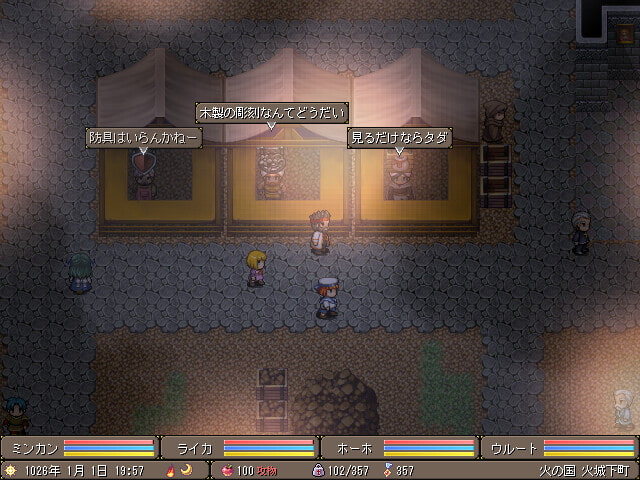Click ウルート's party panel

pos(560,447)
